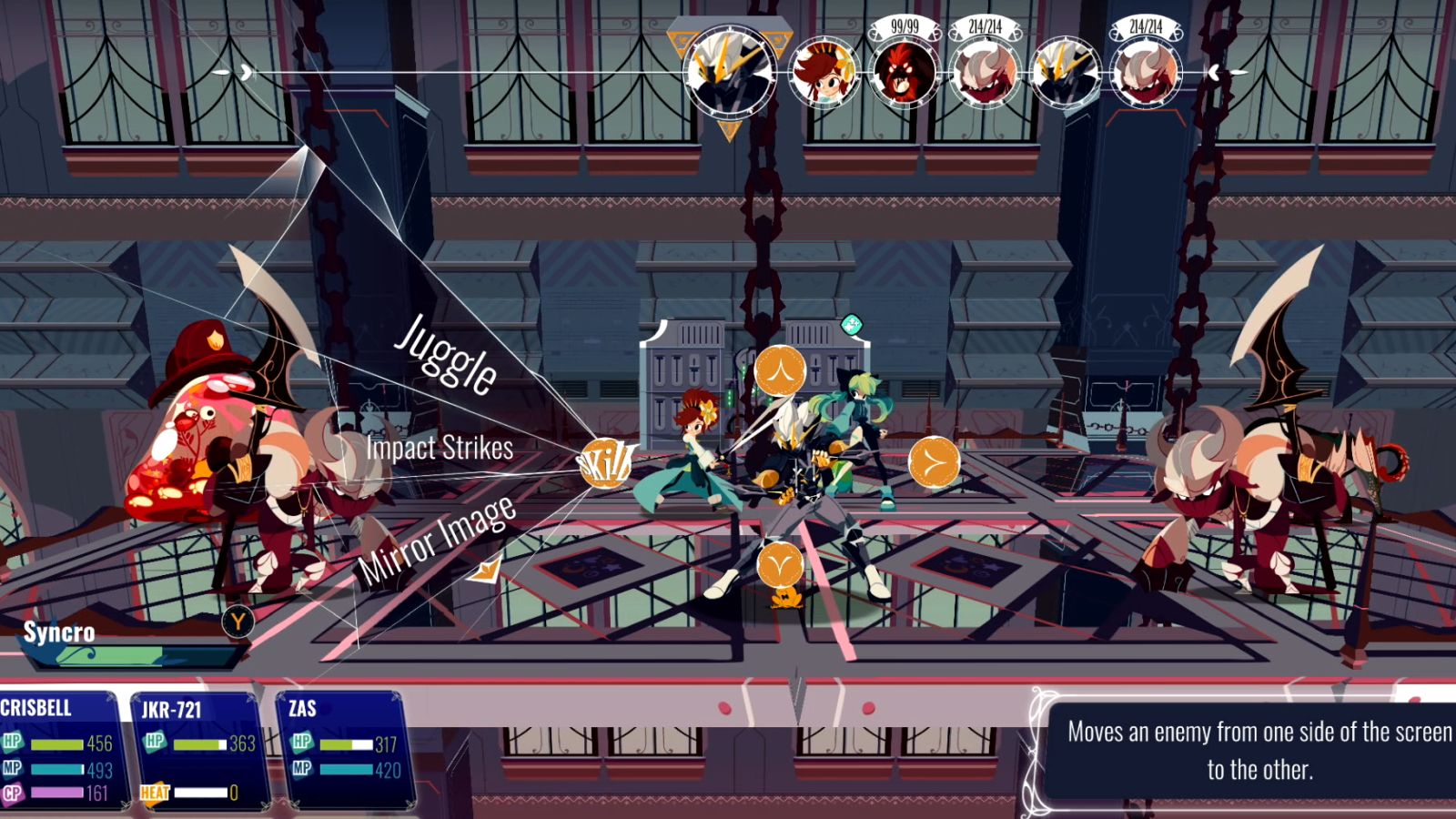
Task: Select the upward-chevron orange command button
Action: click(780, 370)
